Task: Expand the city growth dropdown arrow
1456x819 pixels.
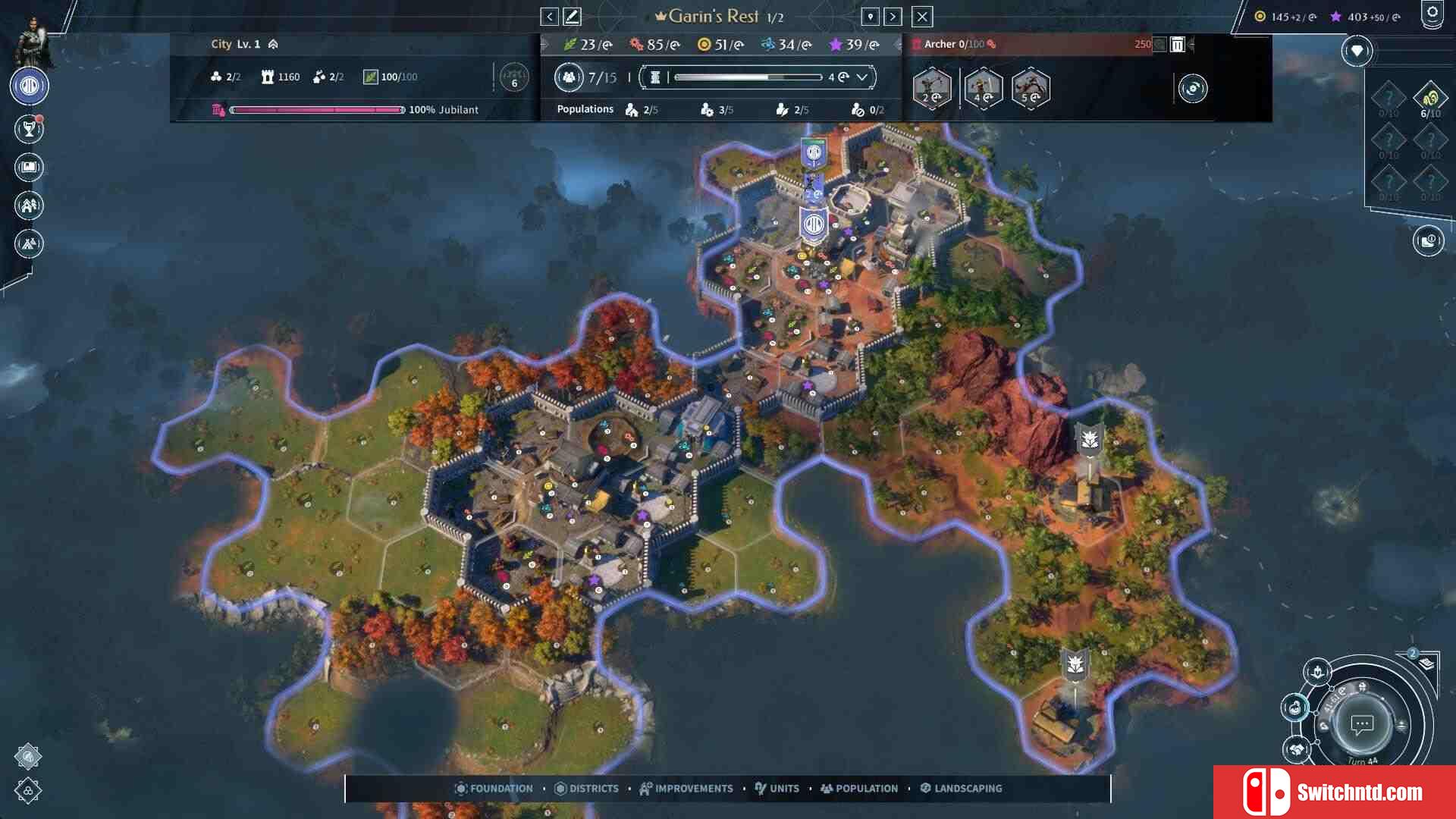Action: pyautogui.click(x=862, y=77)
